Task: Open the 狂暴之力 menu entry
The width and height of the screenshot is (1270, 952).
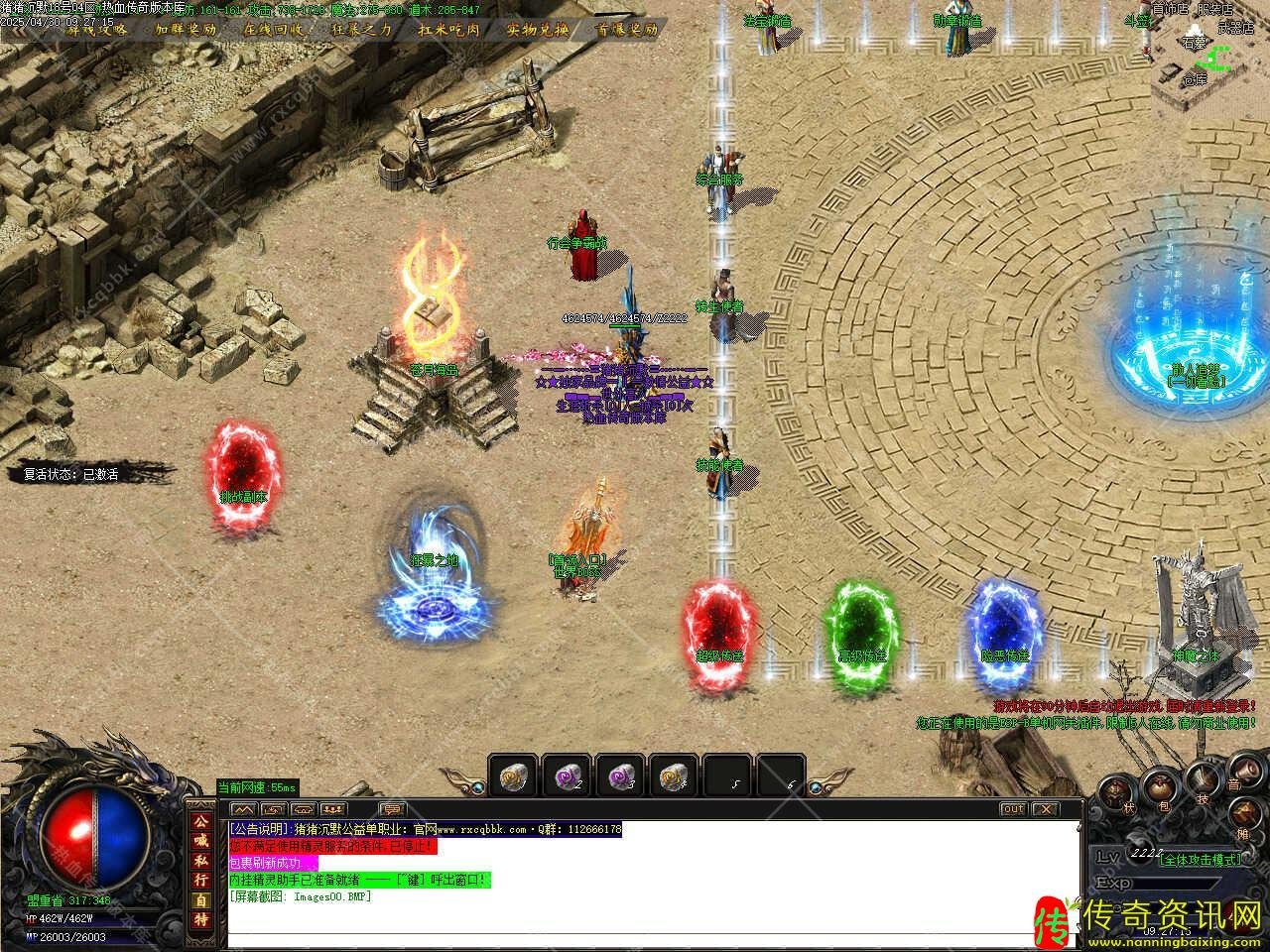Action: tap(362, 29)
